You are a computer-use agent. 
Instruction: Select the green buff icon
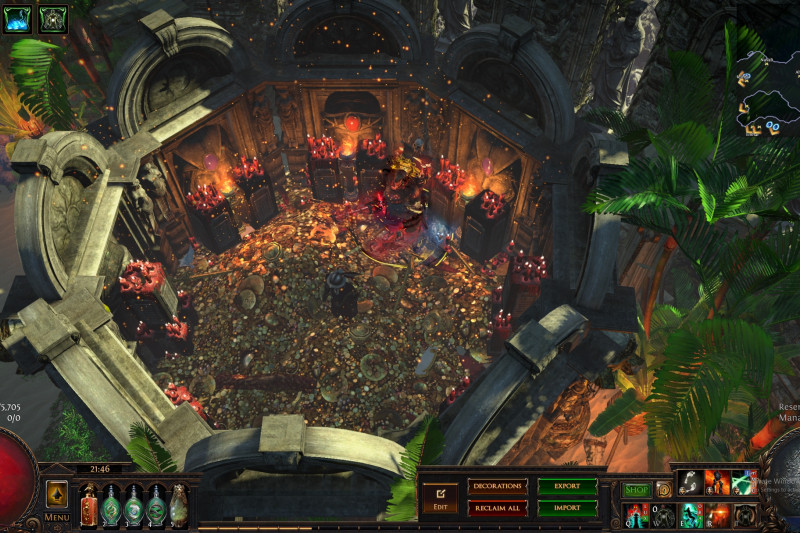click(52, 17)
